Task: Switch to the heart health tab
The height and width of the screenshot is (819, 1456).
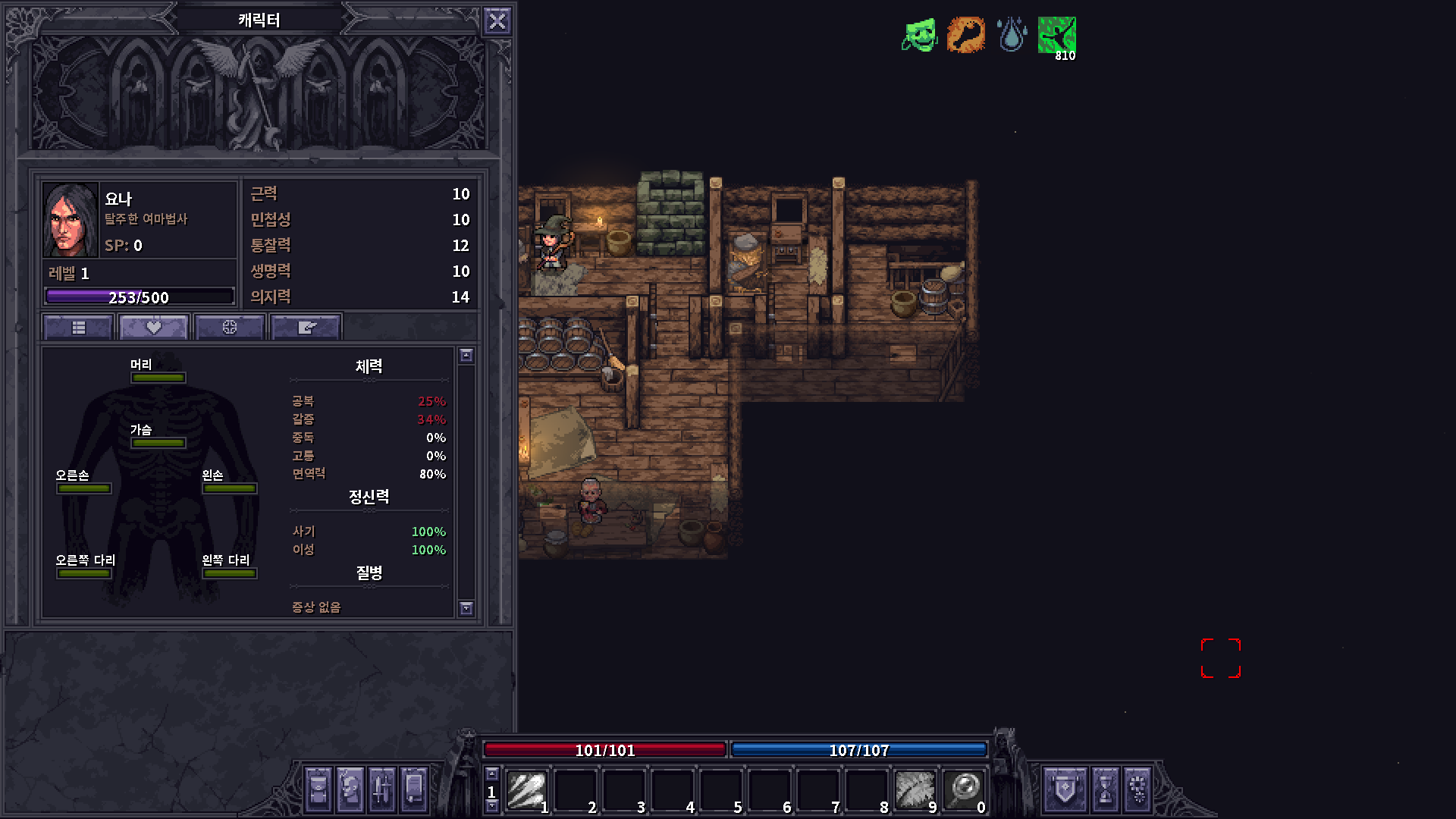Action: point(153,326)
